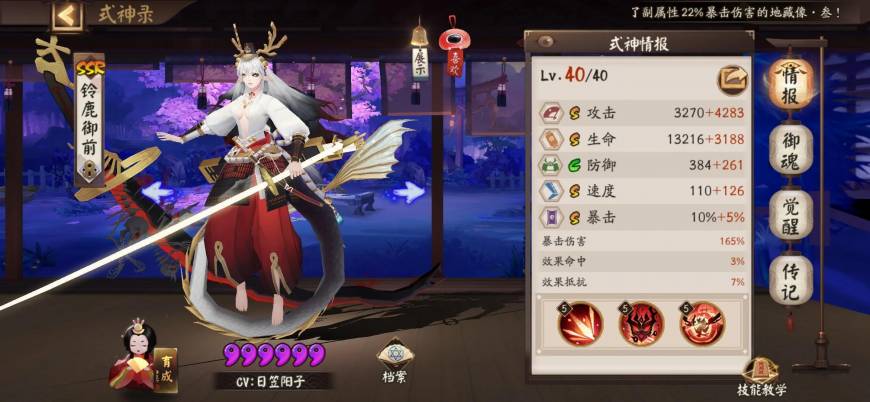Go back using the arrow beside 式神录

coord(68,15)
